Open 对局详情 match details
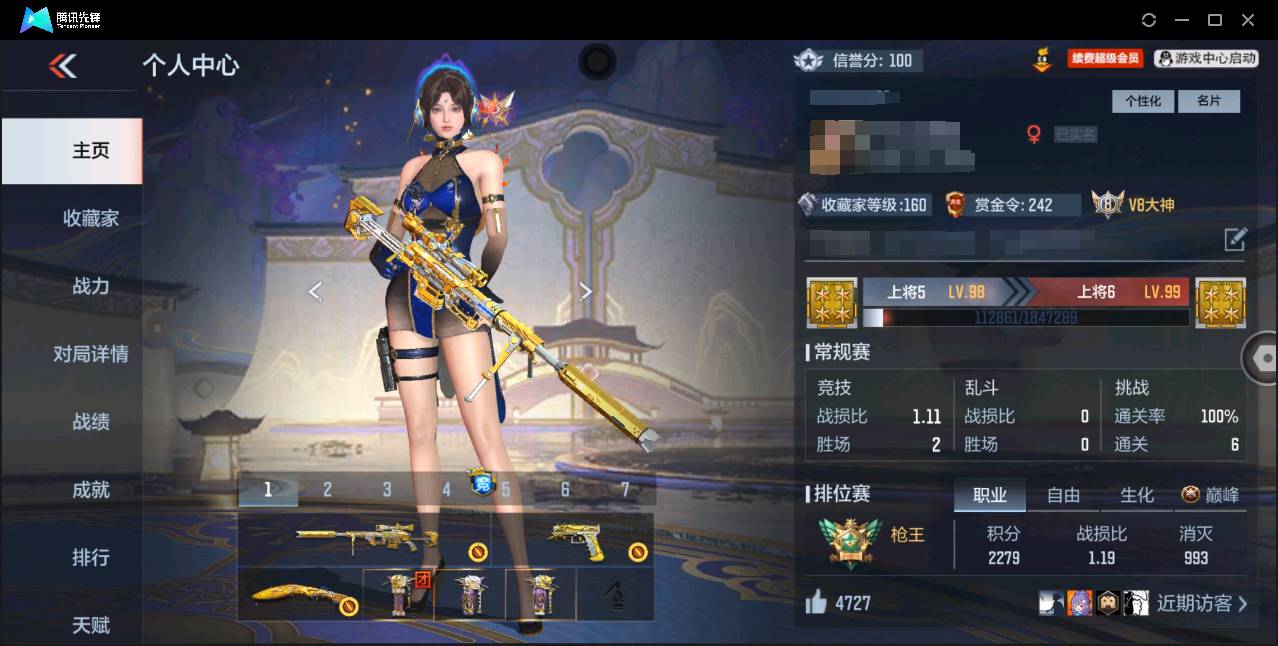The height and width of the screenshot is (646, 1278). 90,354
